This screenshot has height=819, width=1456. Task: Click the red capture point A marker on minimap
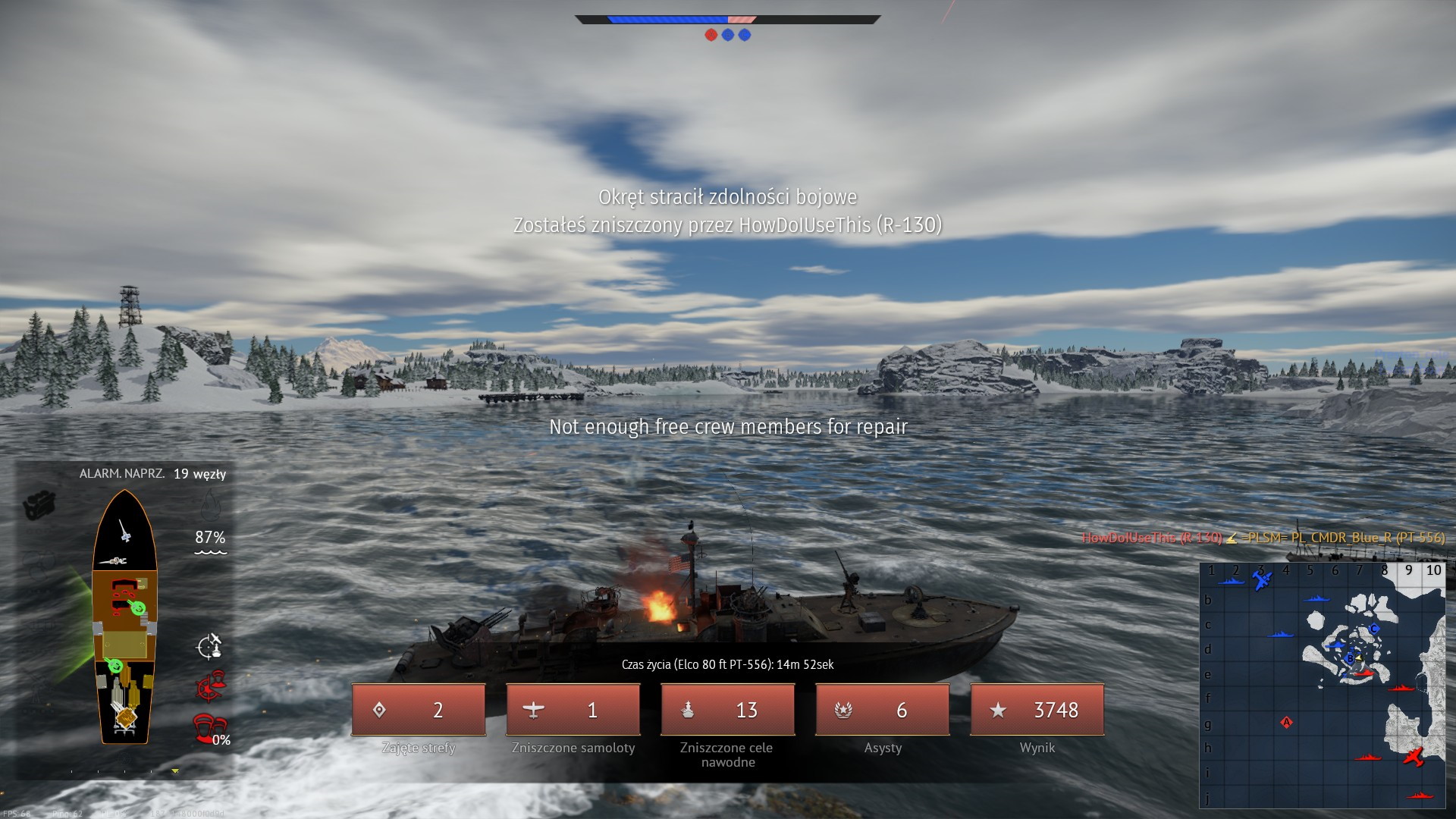pyautogui.click(x=1286, y=722)
